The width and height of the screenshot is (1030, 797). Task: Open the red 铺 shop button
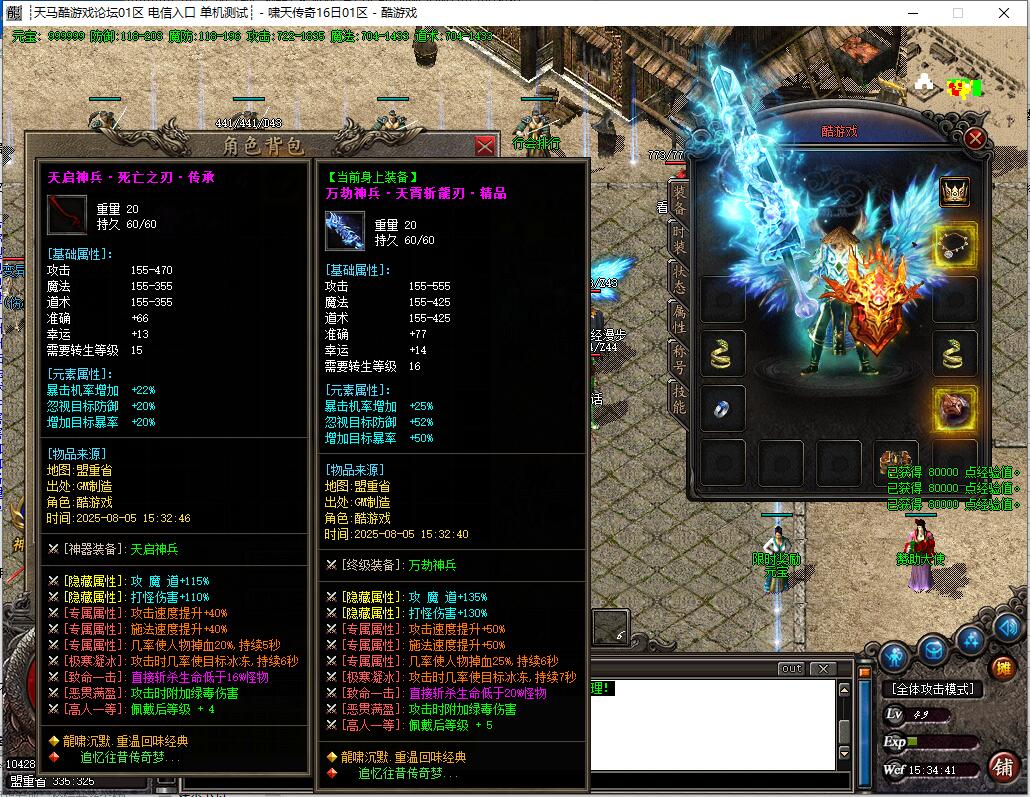click(x=1002, y=766)
